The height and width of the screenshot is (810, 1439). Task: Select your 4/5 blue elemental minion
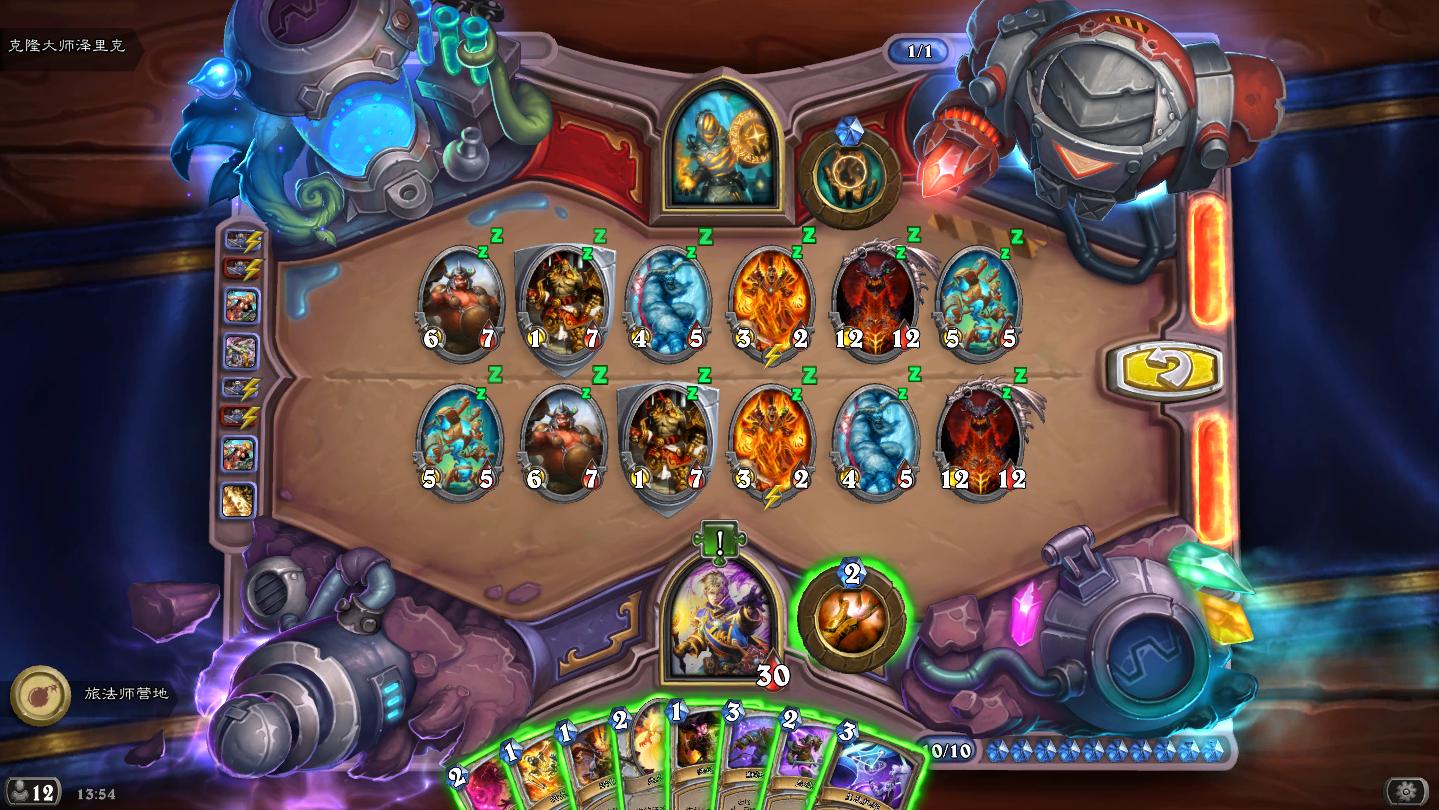pyautogui.click(x=876, y=439)
